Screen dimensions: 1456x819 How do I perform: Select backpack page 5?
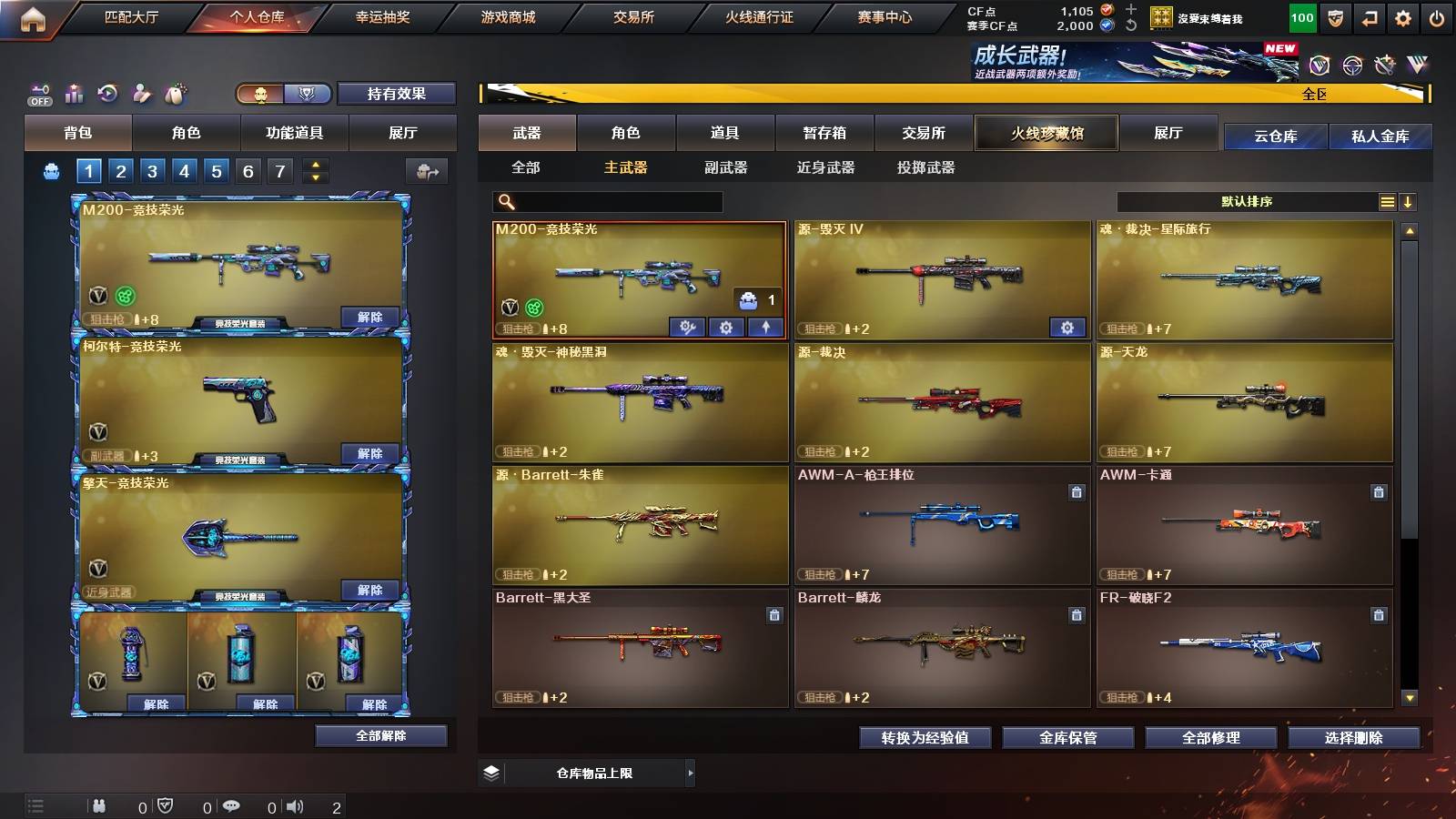pos(216,170)
